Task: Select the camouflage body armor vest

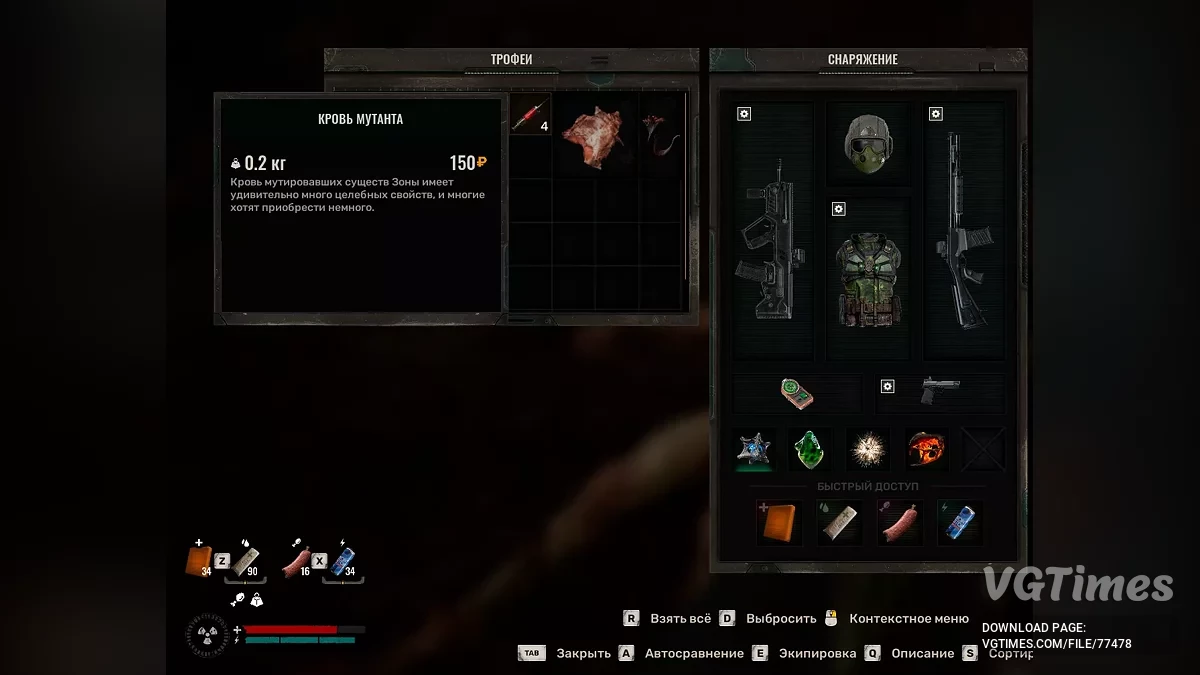Action: pyautogui.click(x=868, y=278)
